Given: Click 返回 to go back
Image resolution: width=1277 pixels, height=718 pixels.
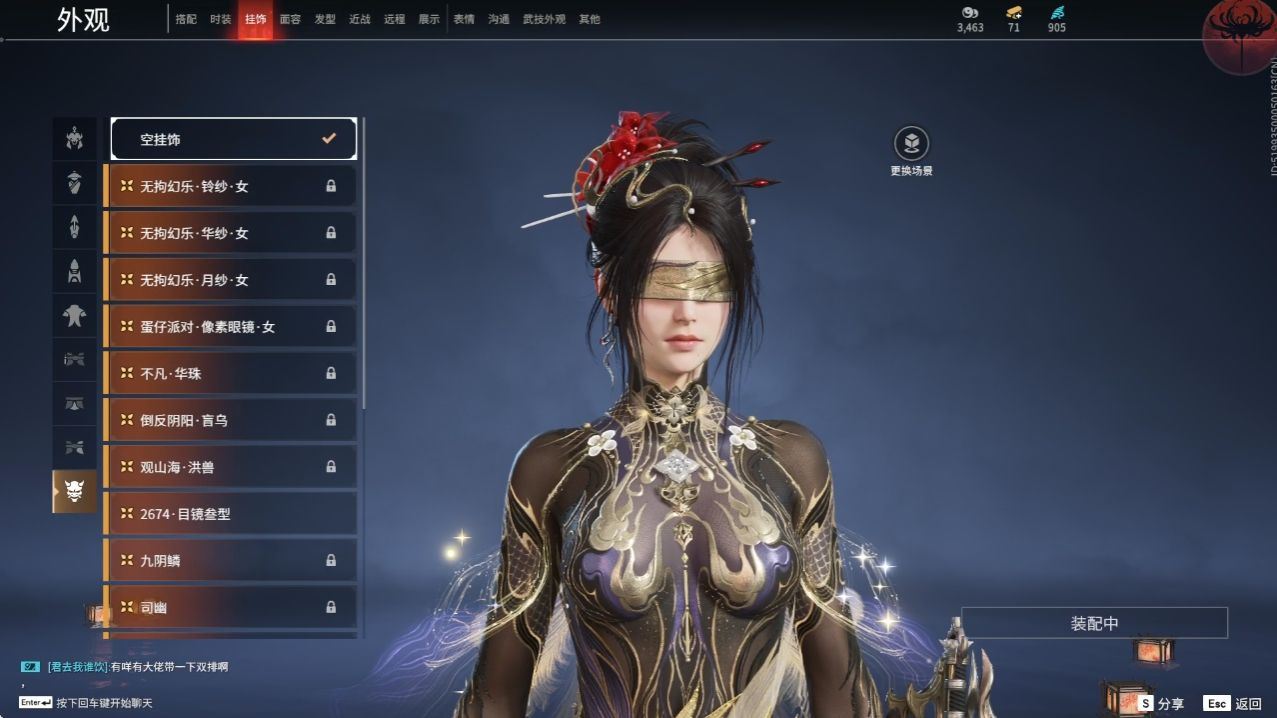Looking at the screenshot, I should 1234,704.
